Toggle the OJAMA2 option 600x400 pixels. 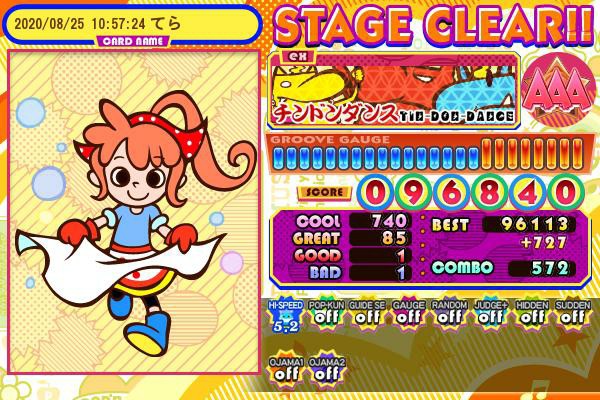click(326, 370)
